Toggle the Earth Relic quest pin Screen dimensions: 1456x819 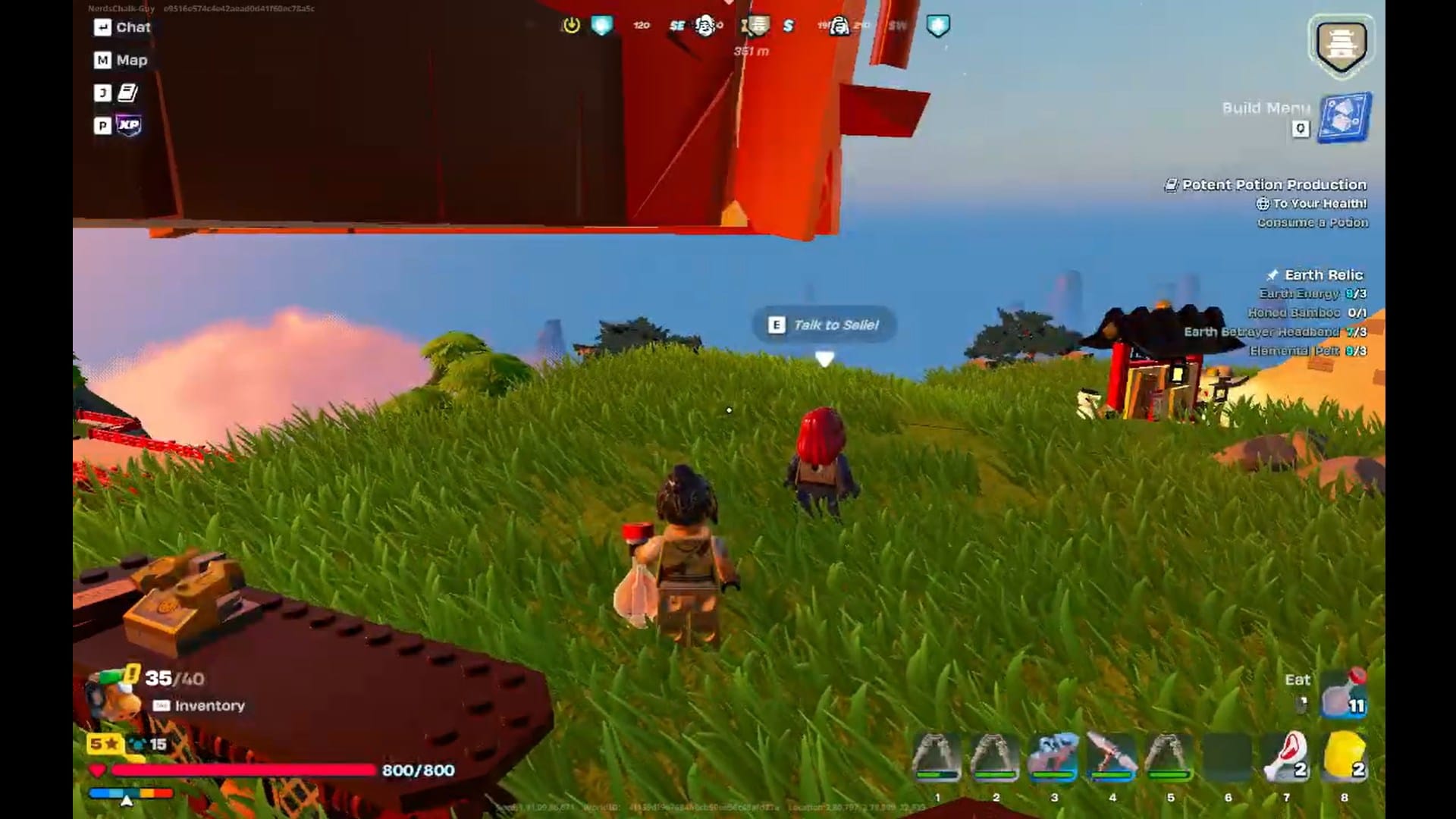[1272, 275]
